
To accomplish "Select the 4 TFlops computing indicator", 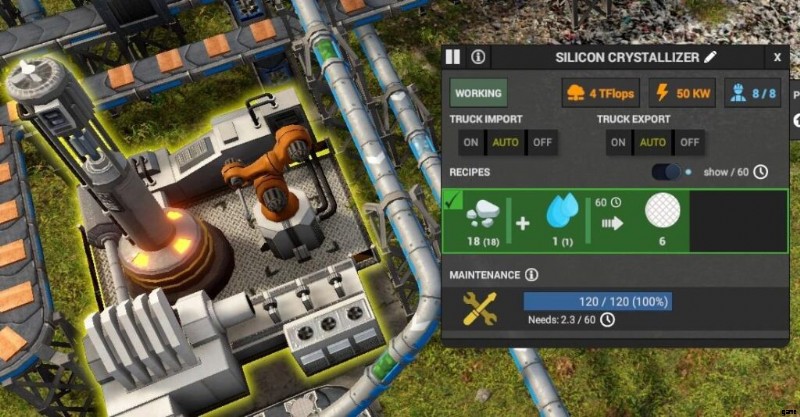I will (x=600, y=93).
